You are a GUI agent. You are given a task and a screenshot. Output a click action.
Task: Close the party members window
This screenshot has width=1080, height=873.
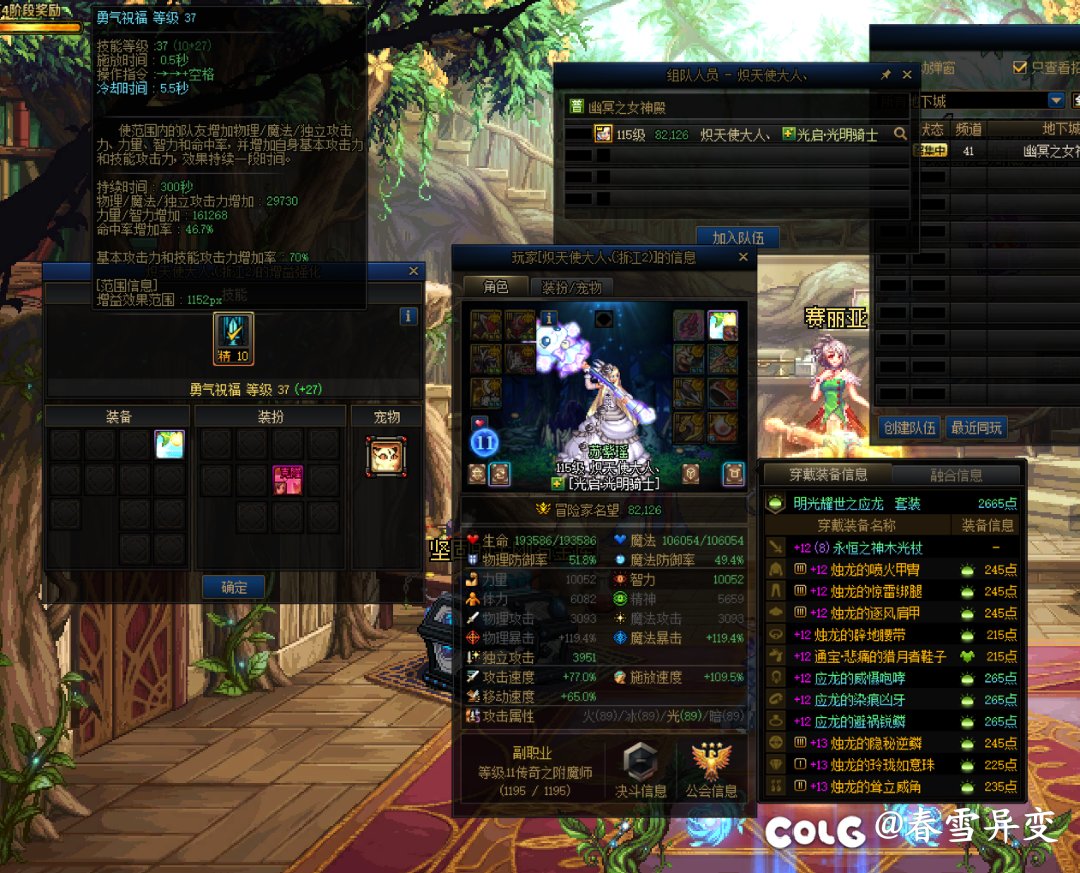[x=908, y=75]
